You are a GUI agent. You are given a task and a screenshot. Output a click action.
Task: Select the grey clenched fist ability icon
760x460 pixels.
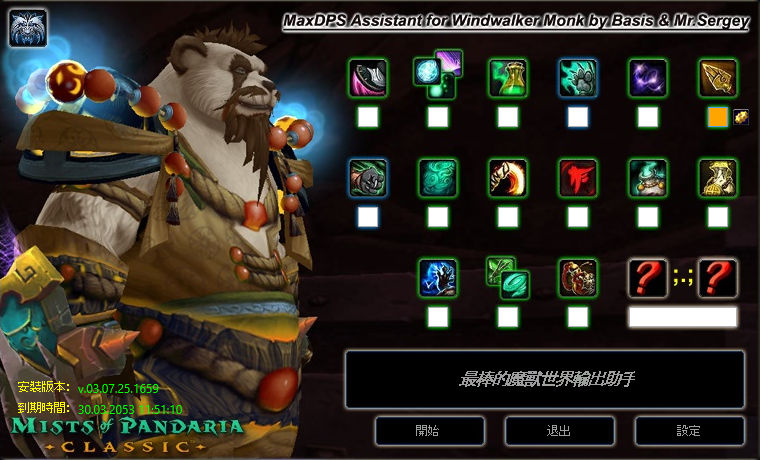[368, 178]
